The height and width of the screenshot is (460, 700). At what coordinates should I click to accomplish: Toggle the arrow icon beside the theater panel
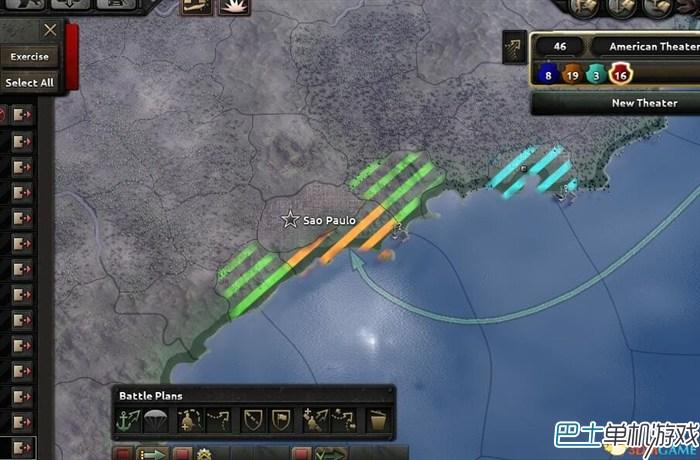pyautogui.click(x=515, y=45)
